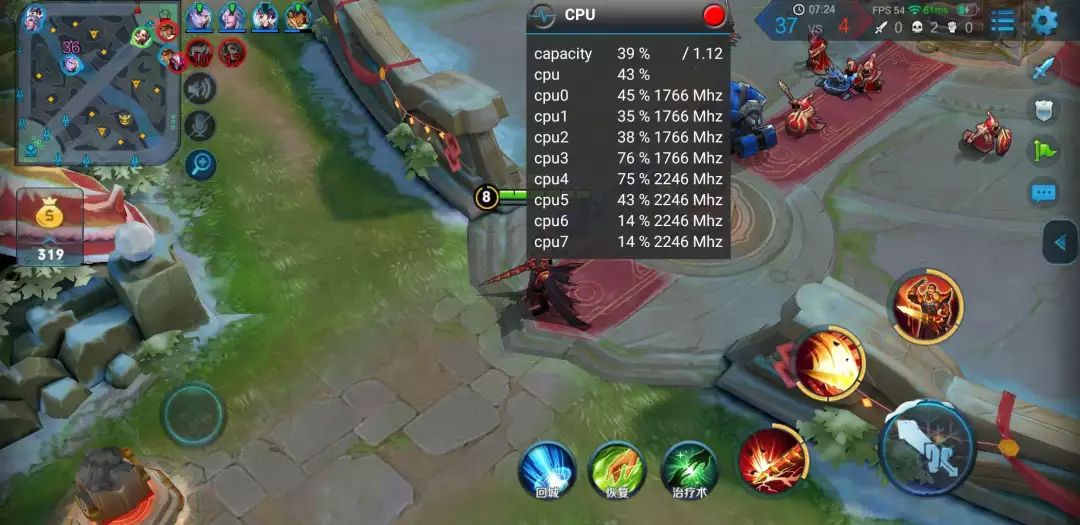Send the green flag gather signal
Image resolution: width=1080 pixels, height=525 pixels.
coord(1043,151)
